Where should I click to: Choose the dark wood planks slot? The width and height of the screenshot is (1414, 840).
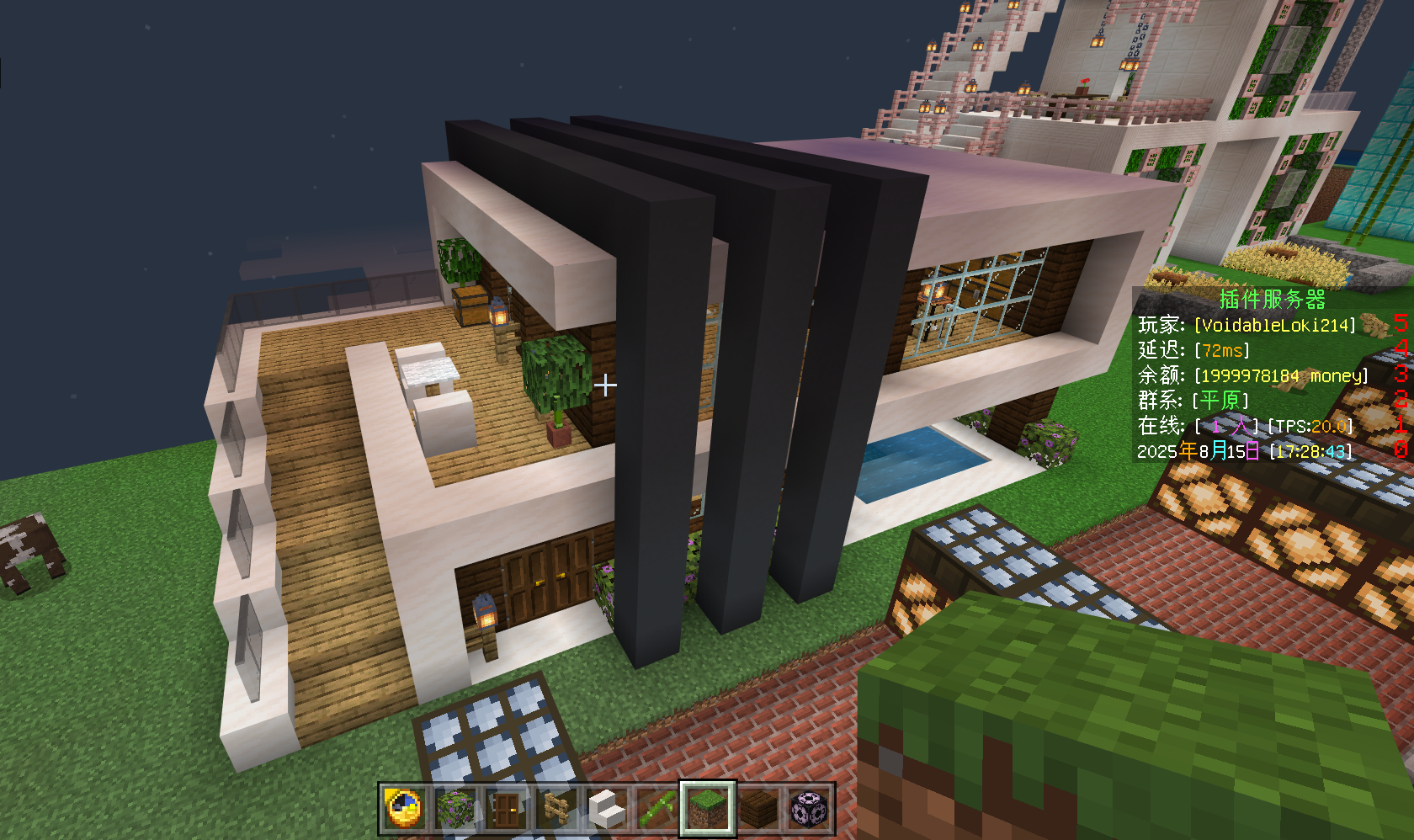pos(758,809)
